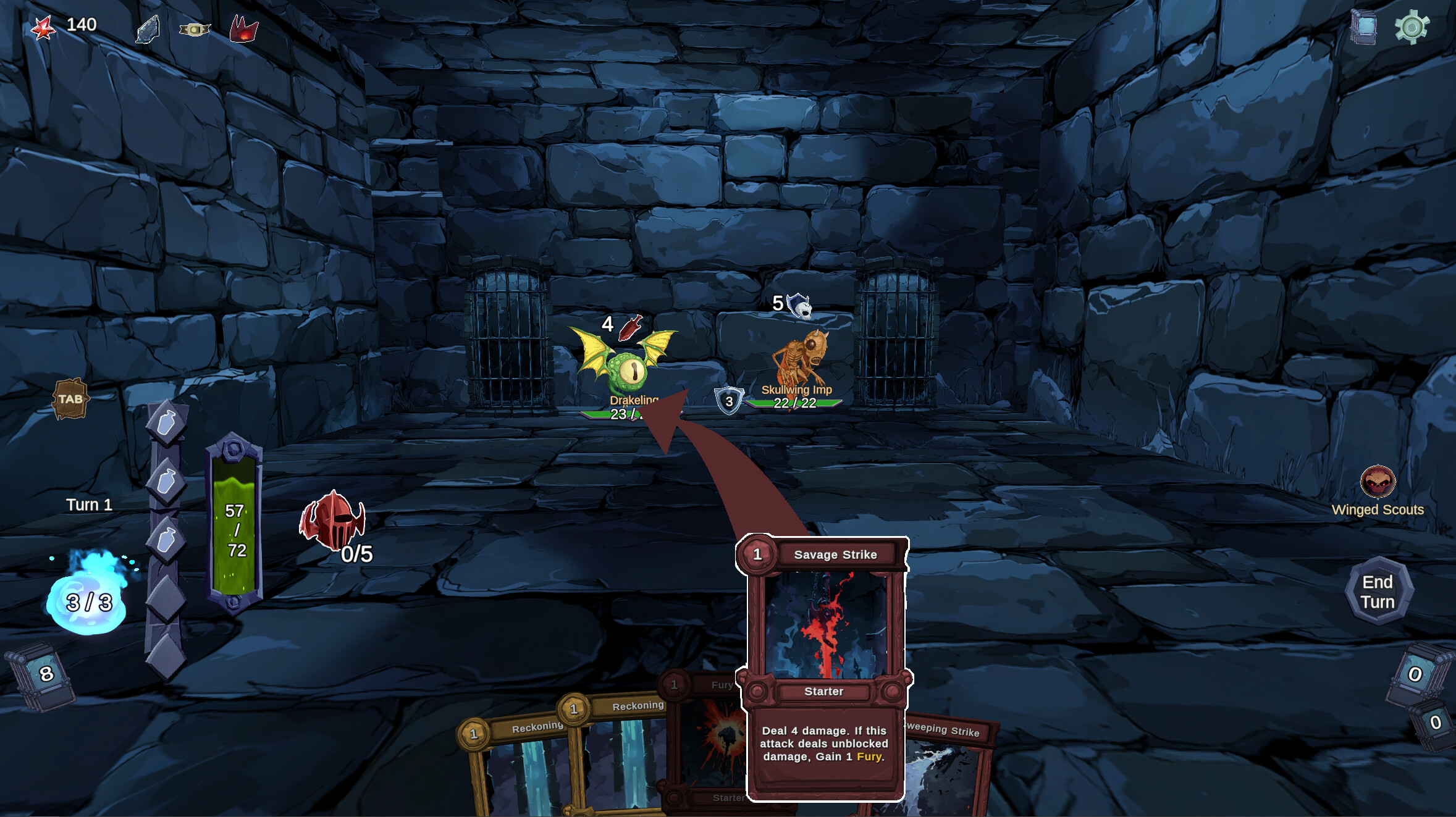Expand the draw pile showing 8 cards
This screenshot has height=817, width=1456.
pos(46,676)
